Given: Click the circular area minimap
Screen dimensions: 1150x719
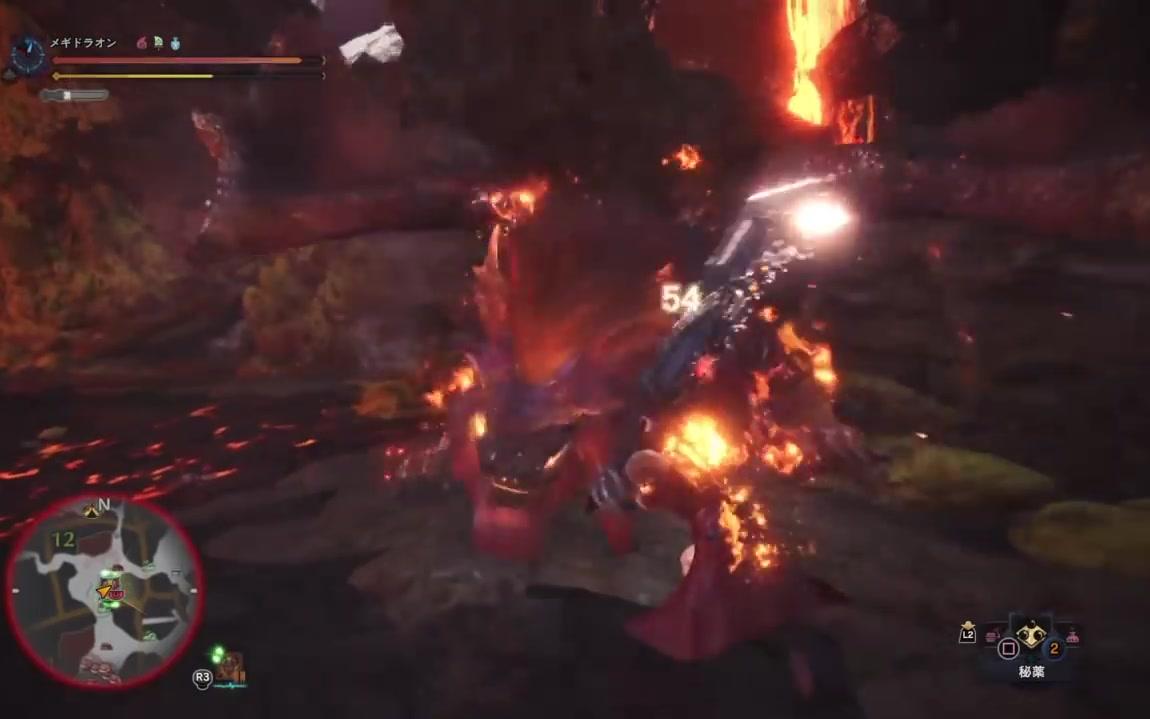Looking at the screenshot, I should pos(104,590).
